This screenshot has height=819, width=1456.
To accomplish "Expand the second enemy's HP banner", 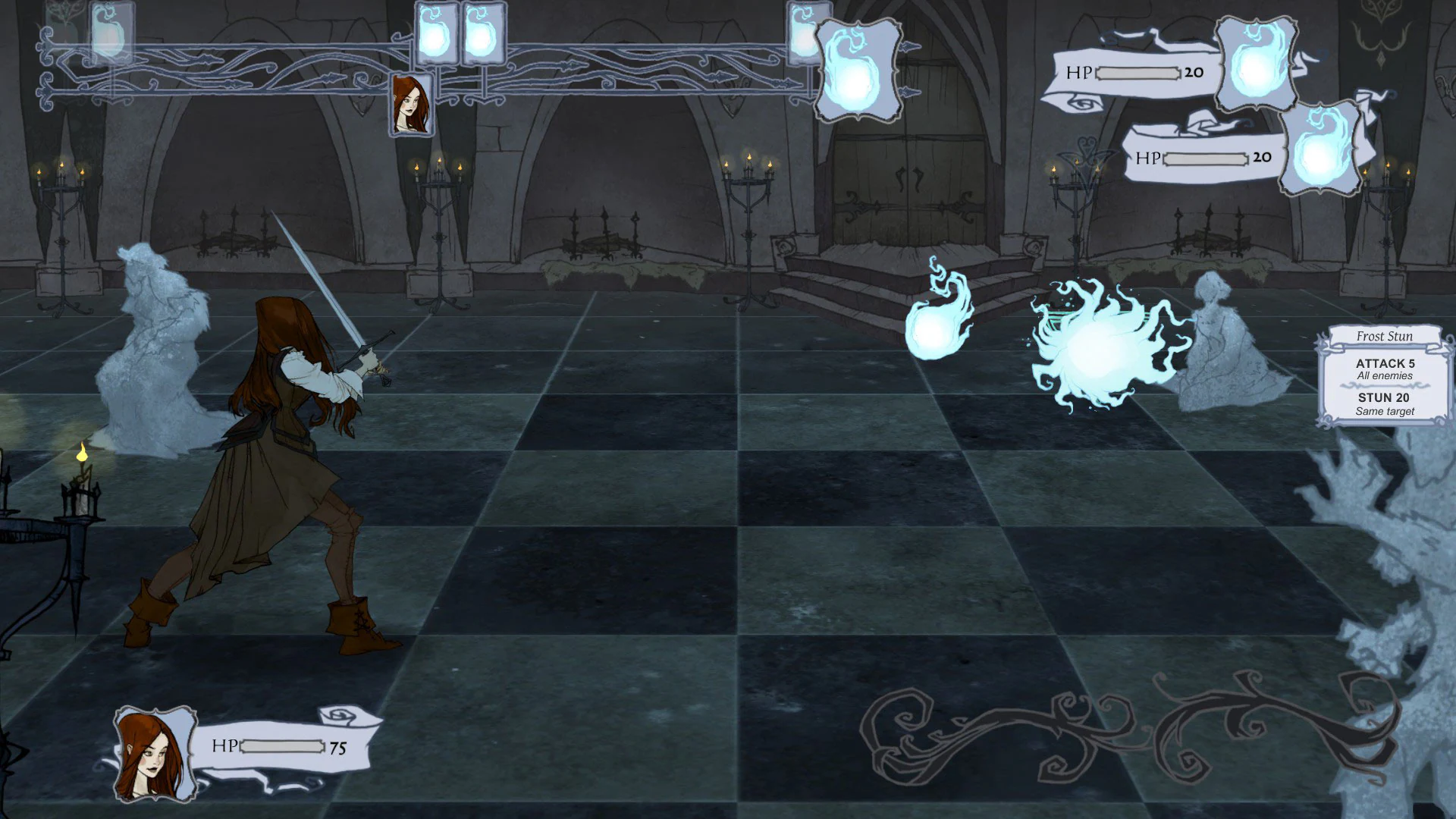I will [x=1196, y=158].
